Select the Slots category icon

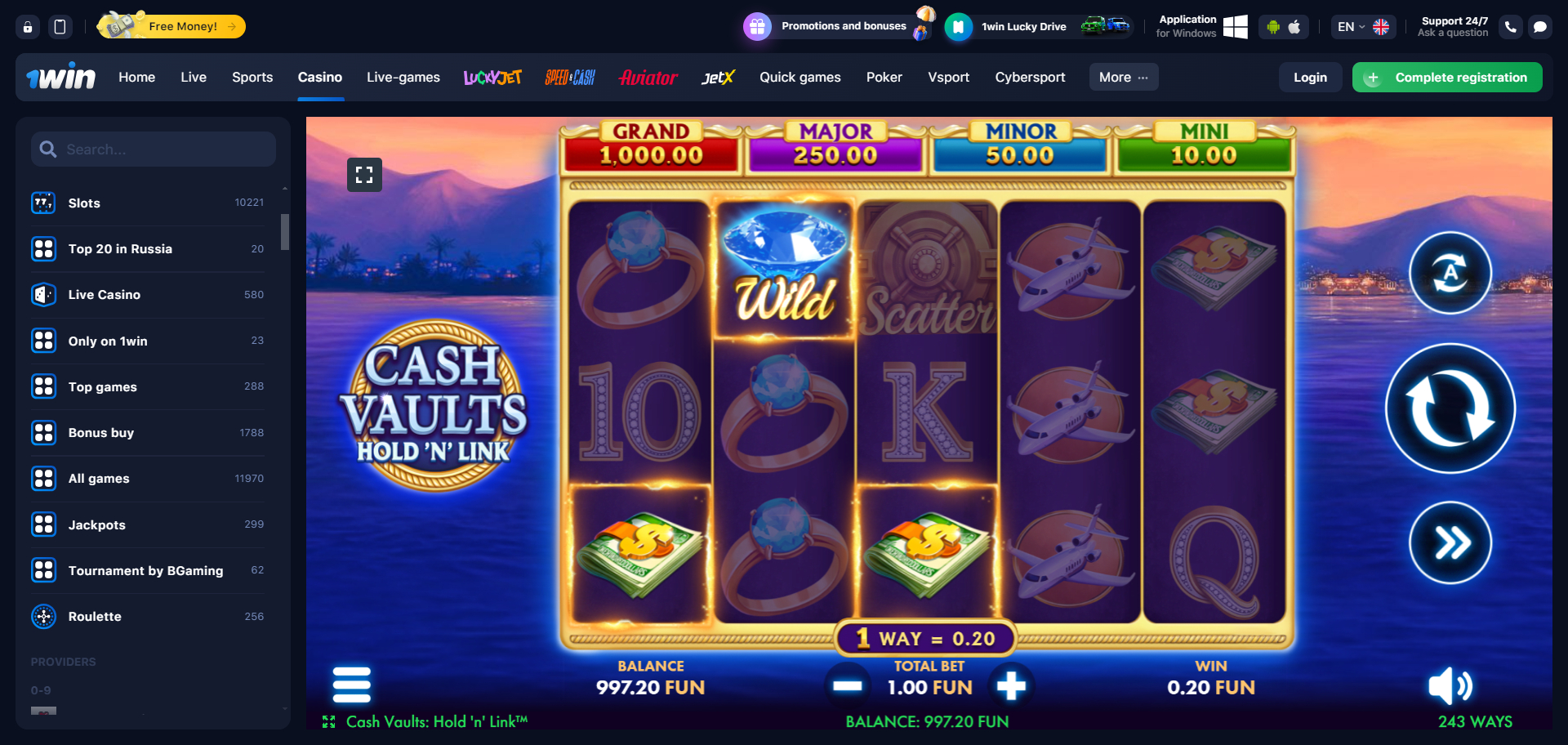[43, 203]
